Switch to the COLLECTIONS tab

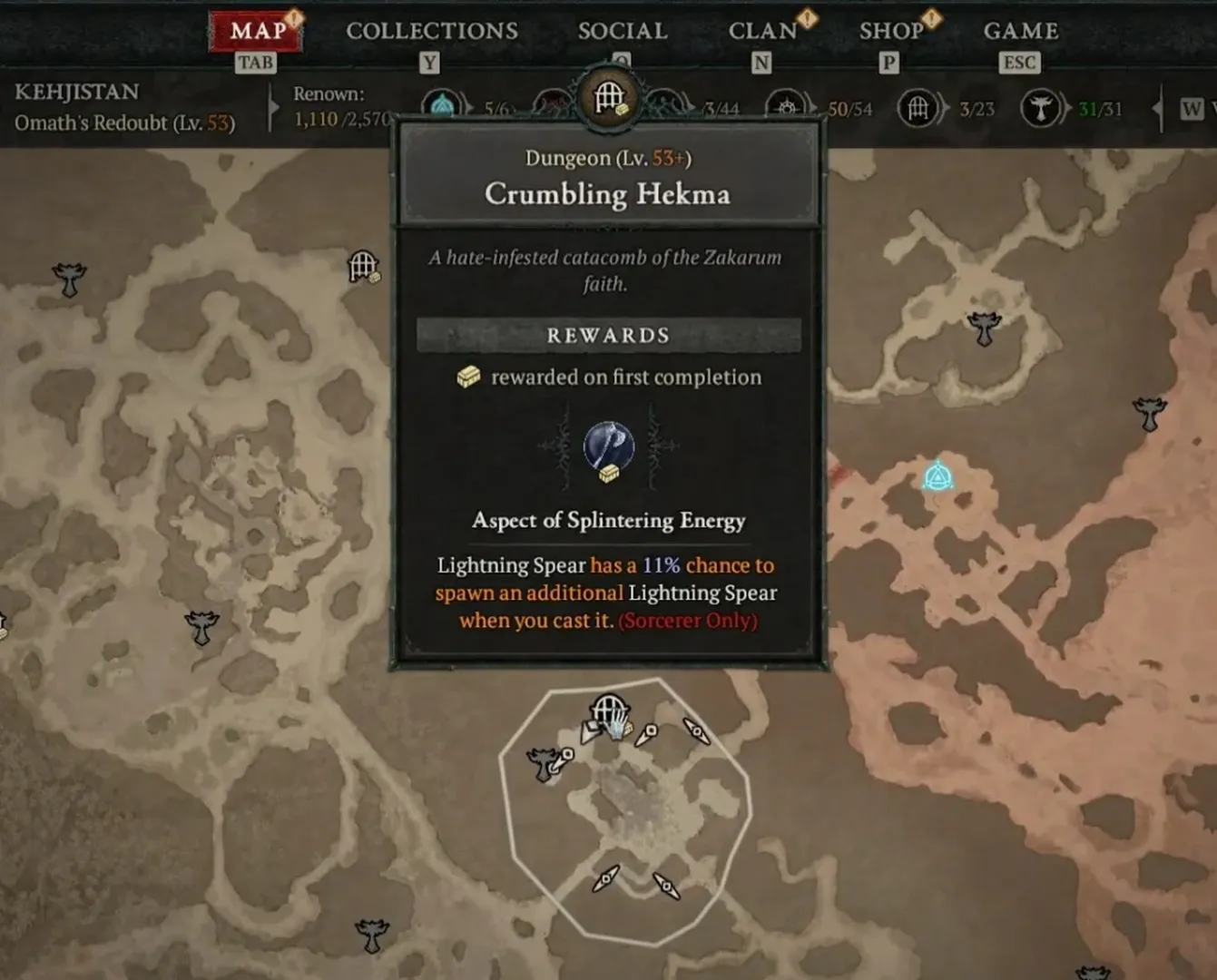click(x=431, y=30)
